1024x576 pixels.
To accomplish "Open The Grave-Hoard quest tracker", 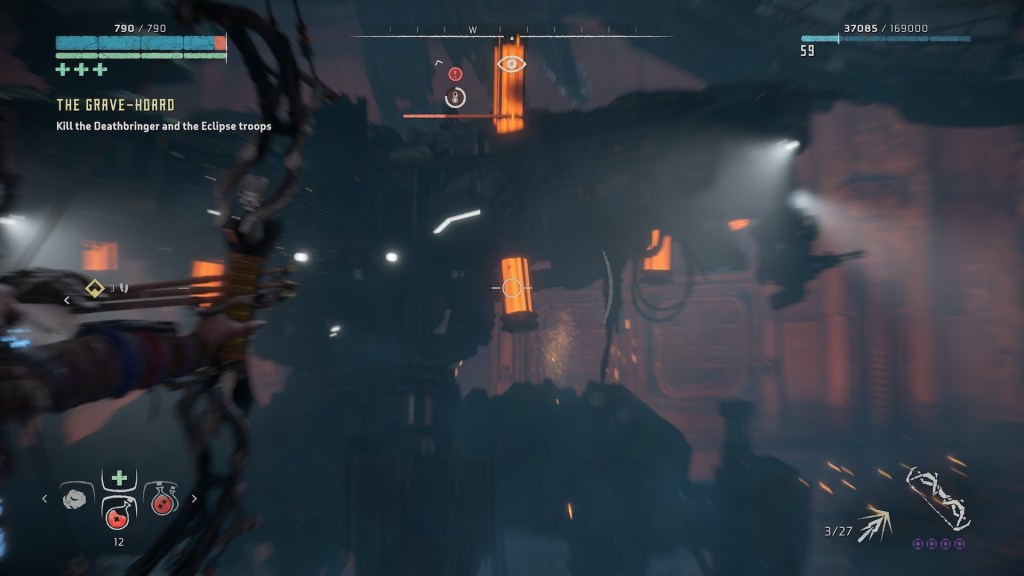I will click(115, 105).
